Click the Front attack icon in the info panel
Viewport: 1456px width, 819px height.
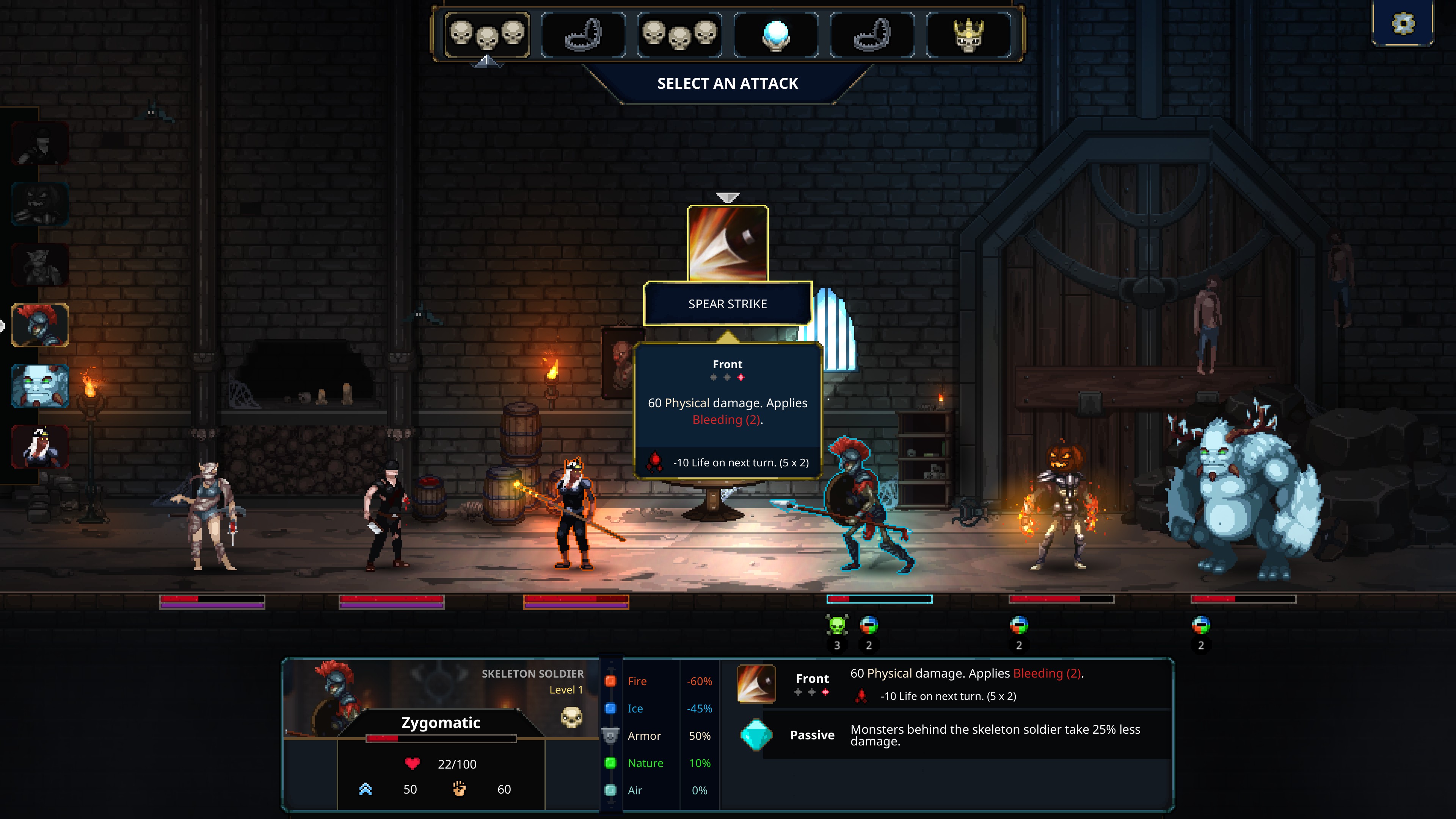click(x=756, y=684)
